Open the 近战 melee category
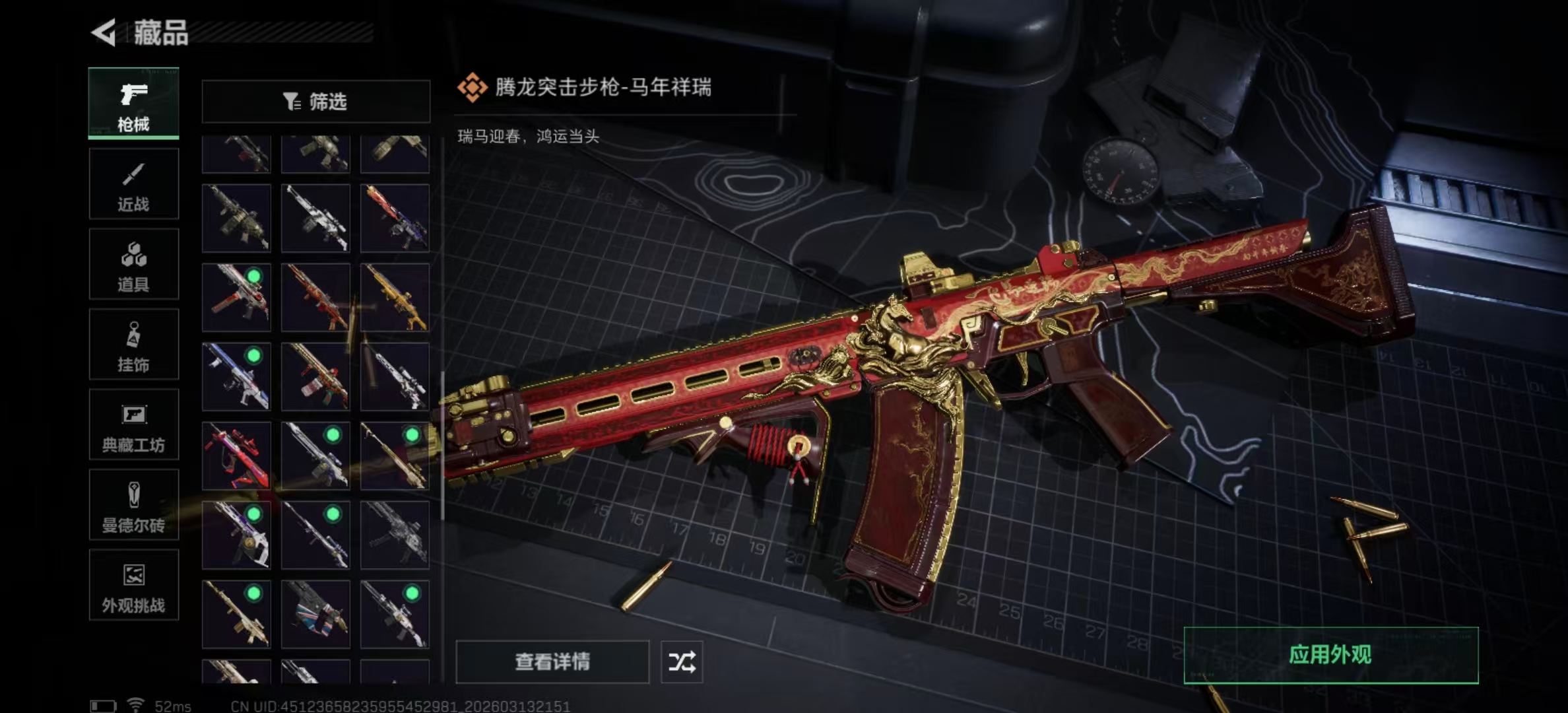 pyautogui.click(x=133, y=184)
